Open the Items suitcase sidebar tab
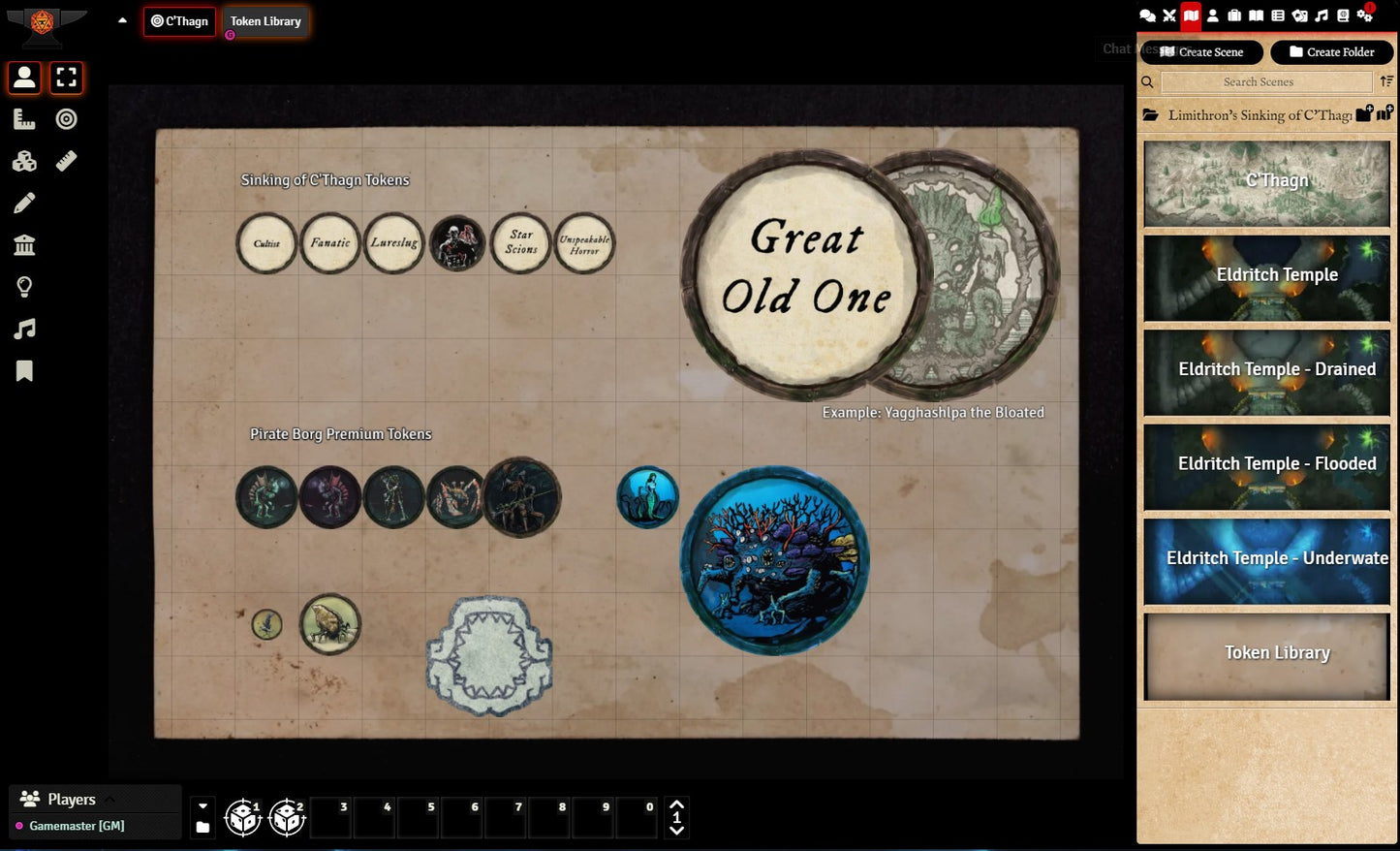 (1234, 16)
